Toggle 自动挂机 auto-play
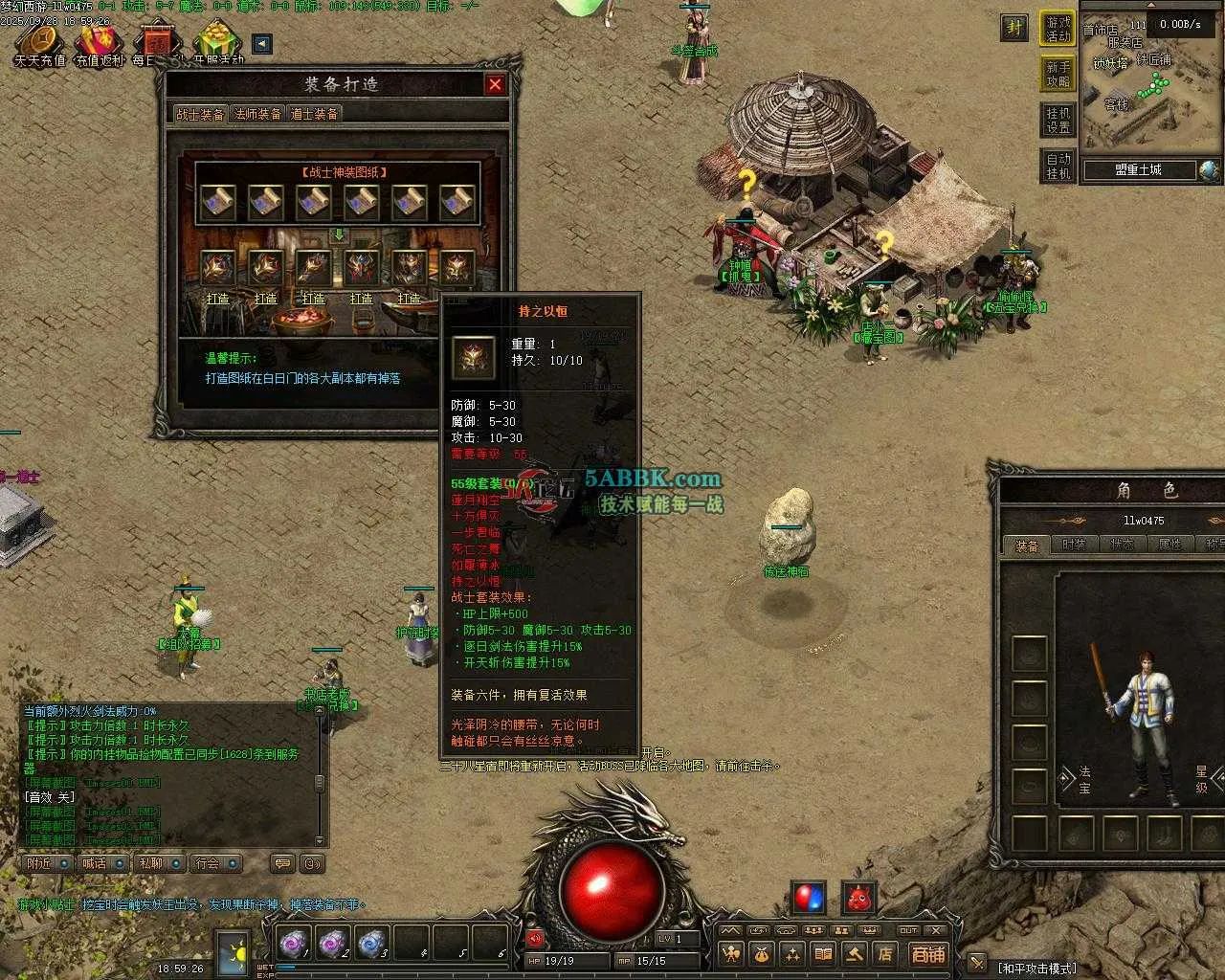Screen dimensions: 1225x980 (x=1058, y=166)
